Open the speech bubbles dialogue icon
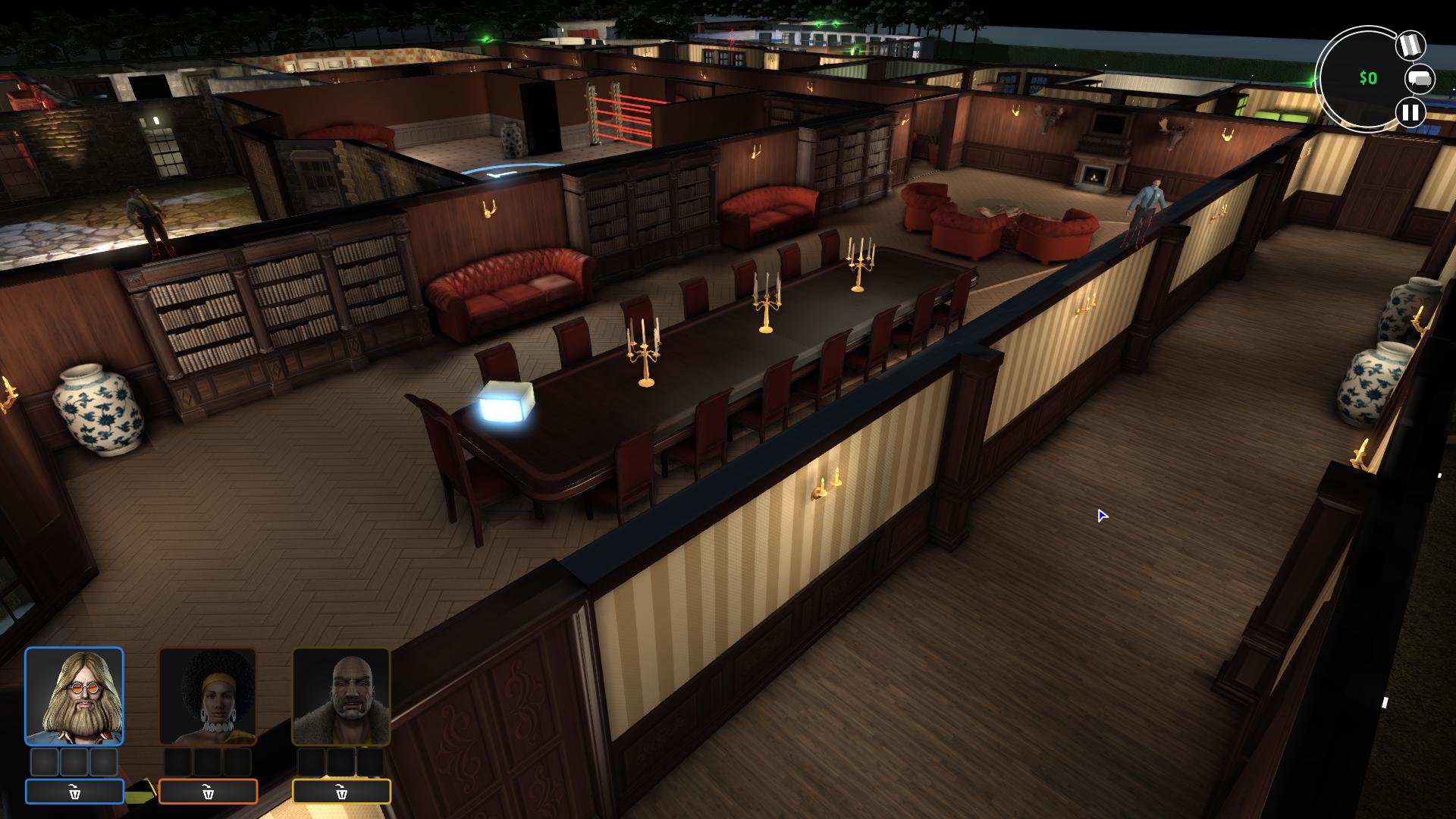This screenshot has height=819, width=1456. coord(1420,79)
